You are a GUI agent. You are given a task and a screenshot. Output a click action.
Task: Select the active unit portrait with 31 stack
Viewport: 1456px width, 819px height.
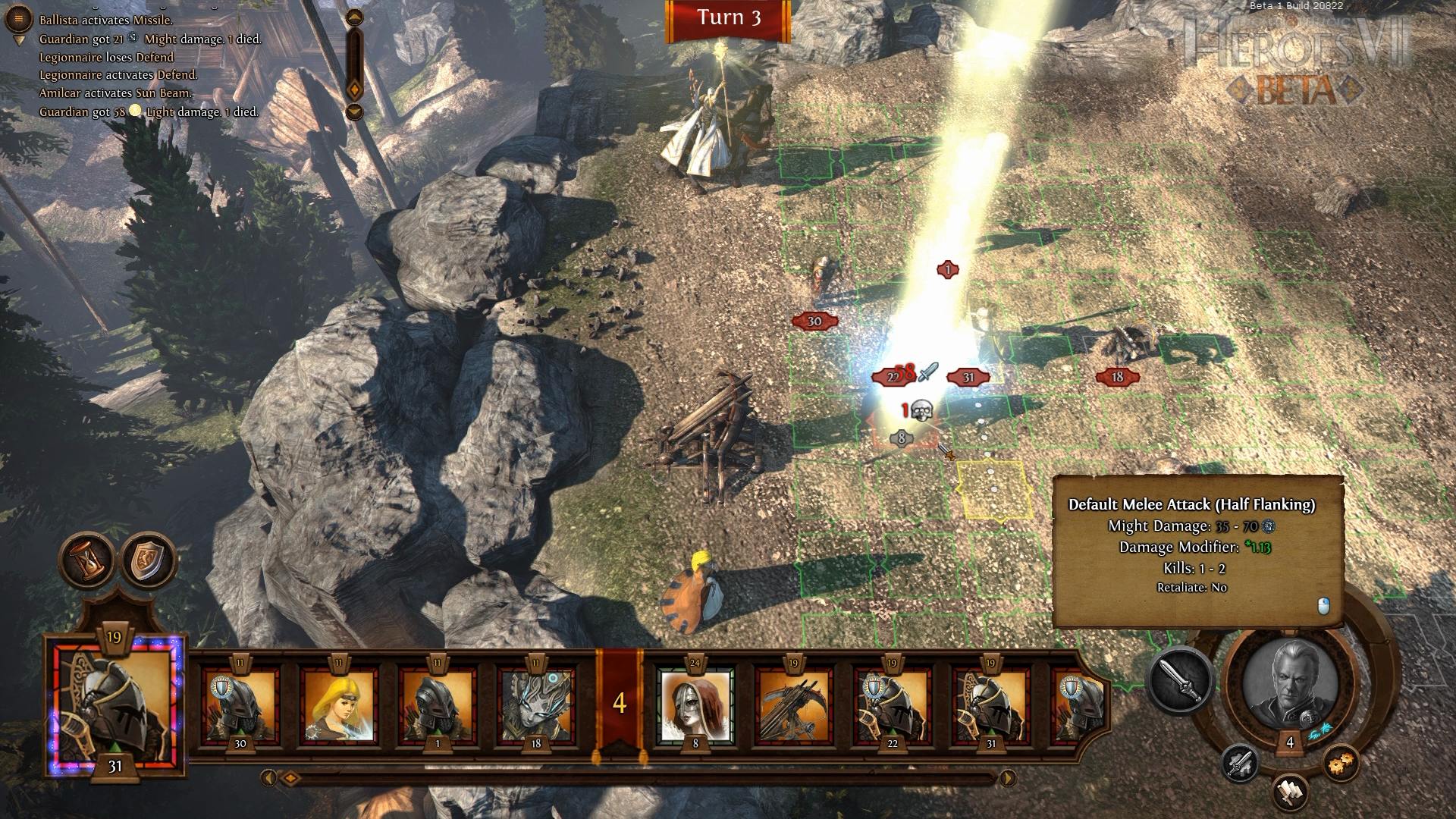point(115,701)
